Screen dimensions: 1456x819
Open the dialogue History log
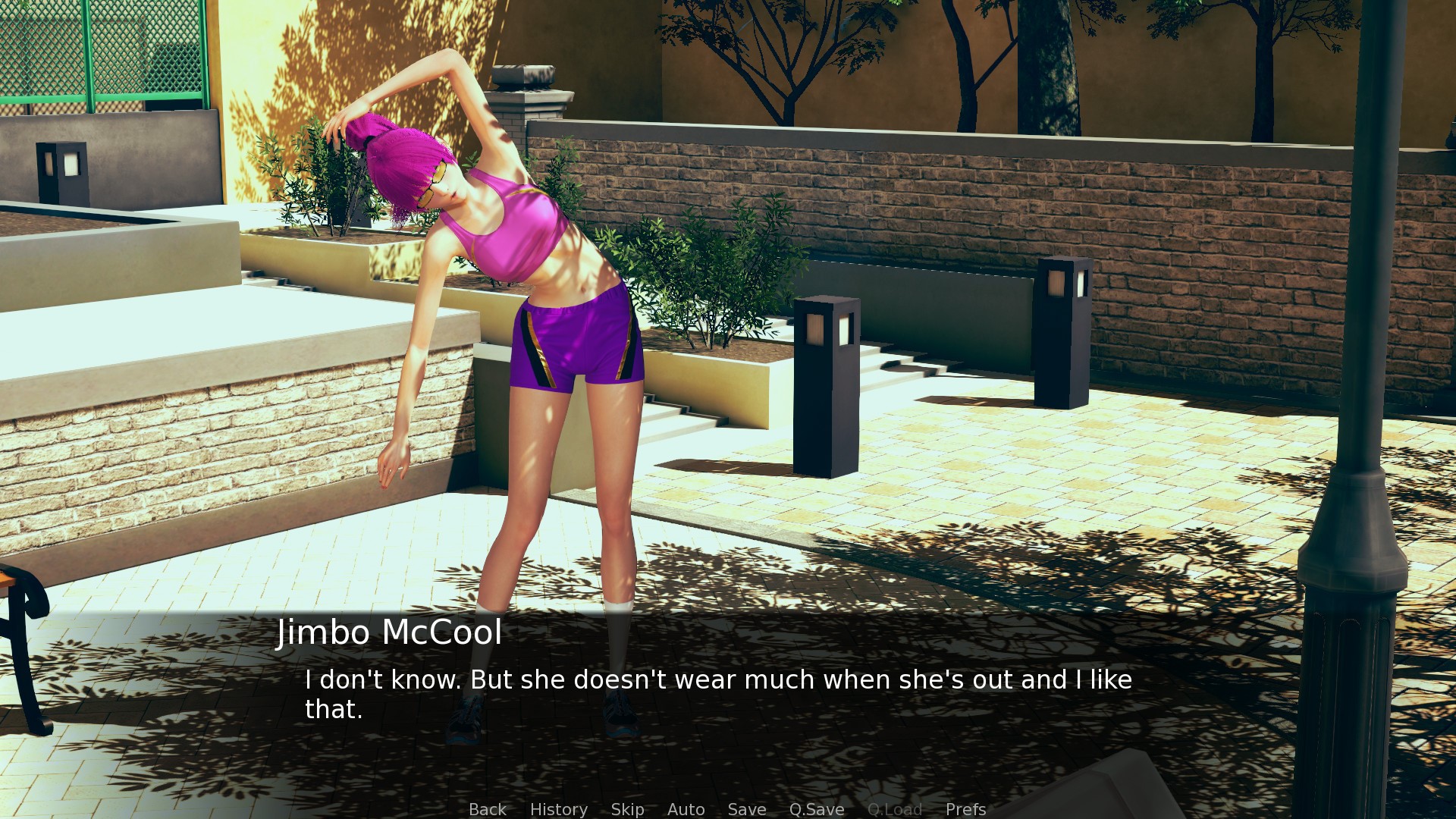[x=558, y=809]
